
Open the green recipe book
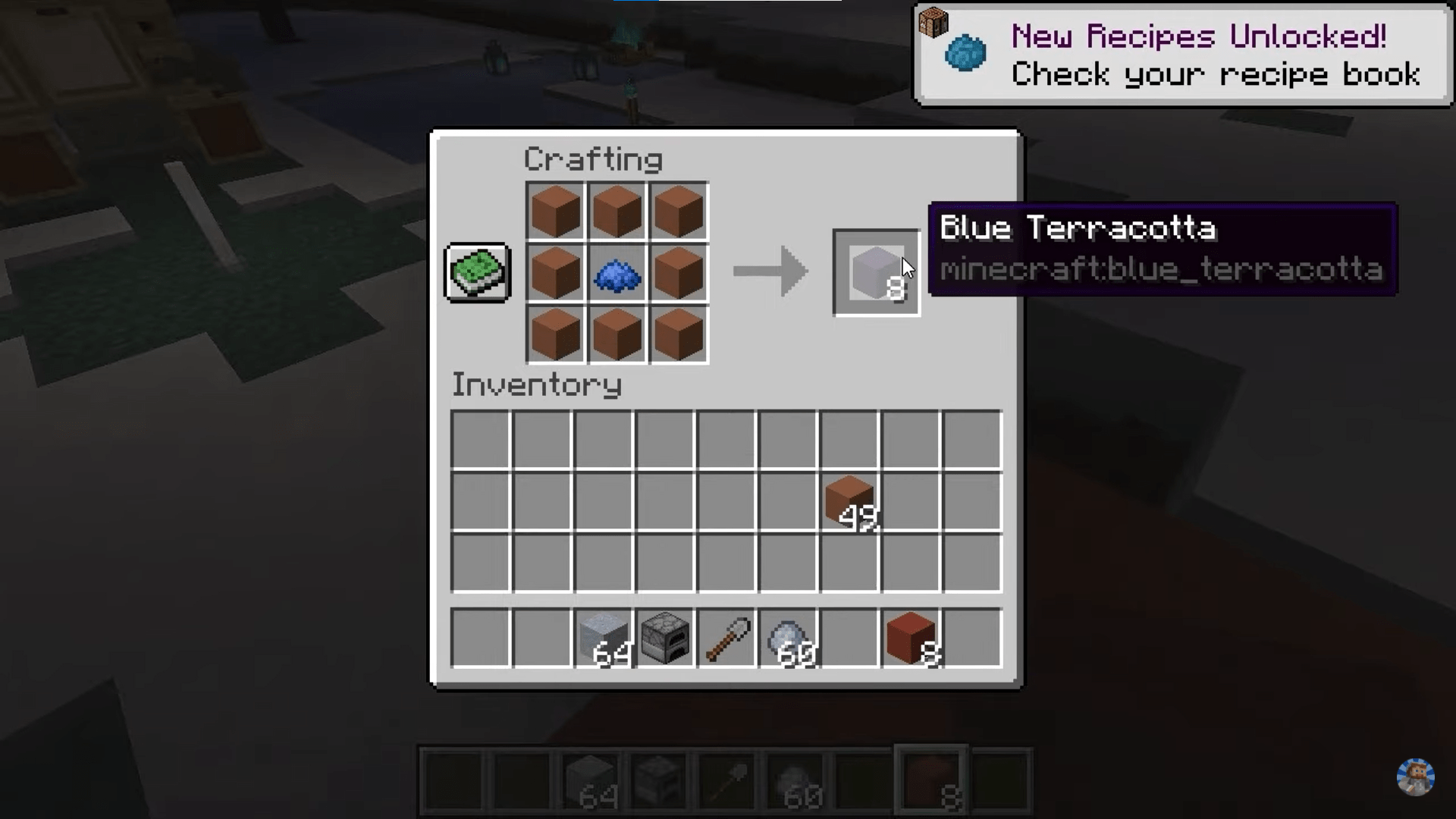coord(478,271)
